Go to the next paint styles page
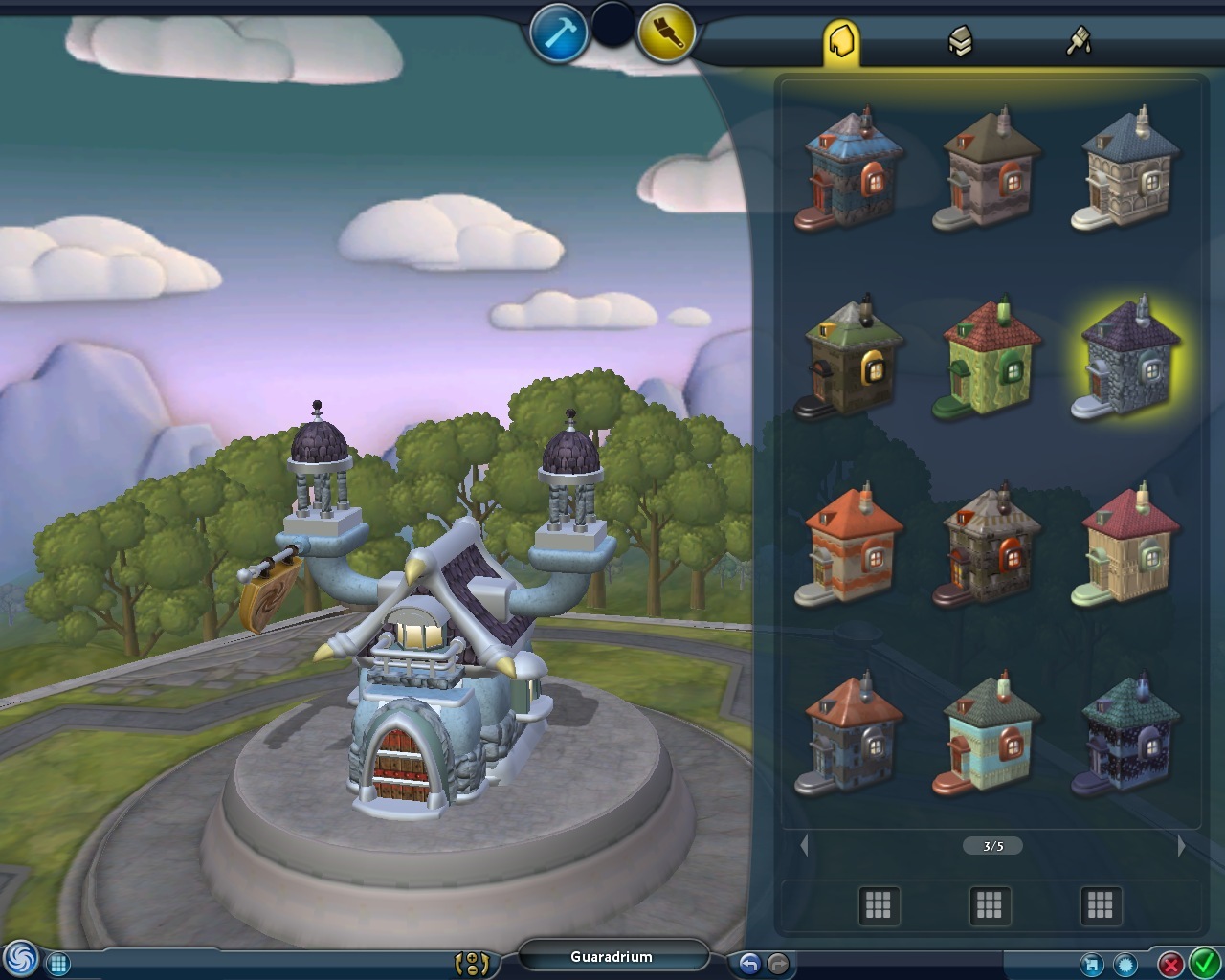This screenshot has width=1225, height=980. coord(1181,846)
